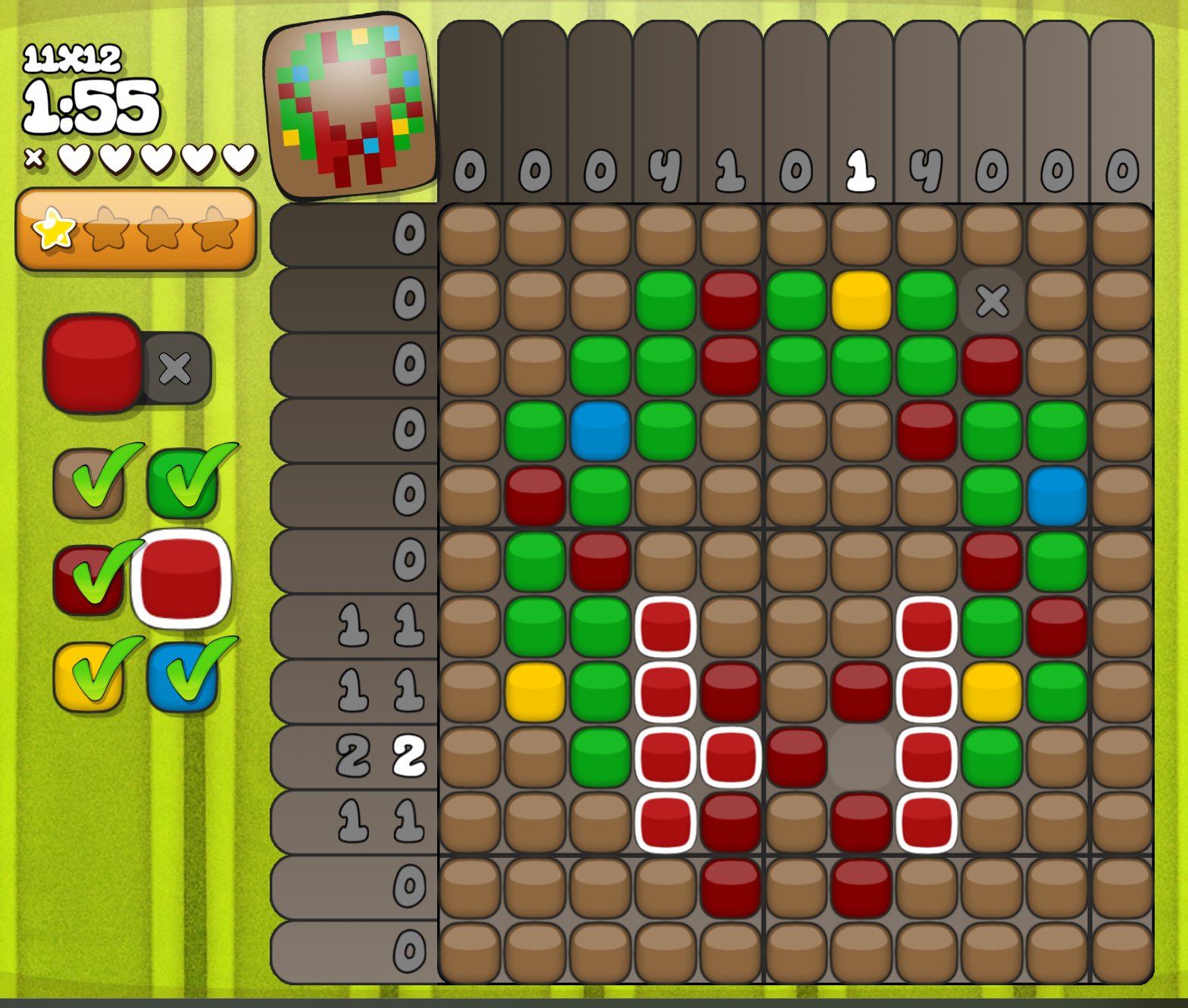Select the brown color swatch
The image size is (1188, 1008).
pyautogui.click(x=89, y=484)
